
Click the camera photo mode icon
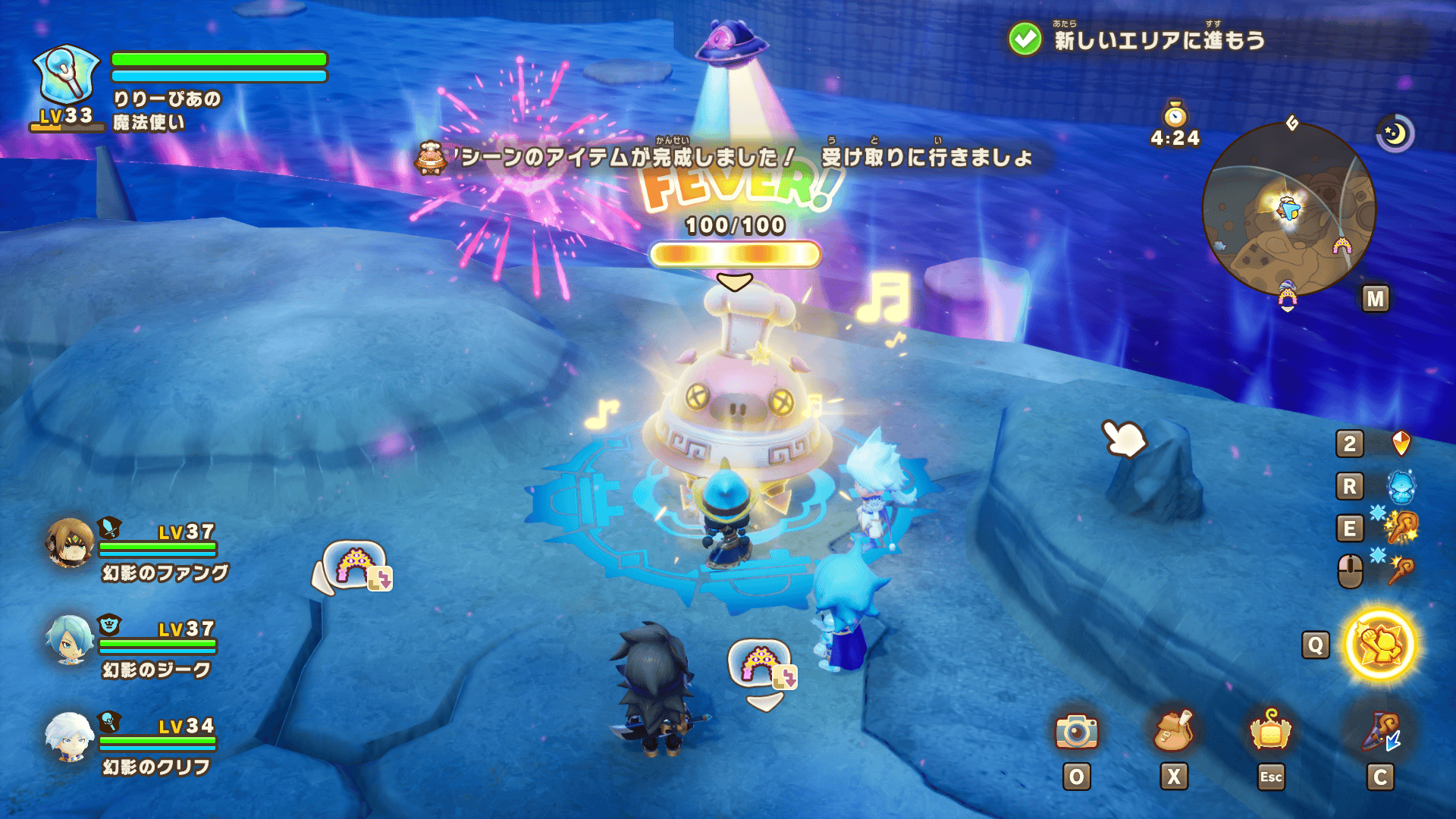(x=1076, y=732)
